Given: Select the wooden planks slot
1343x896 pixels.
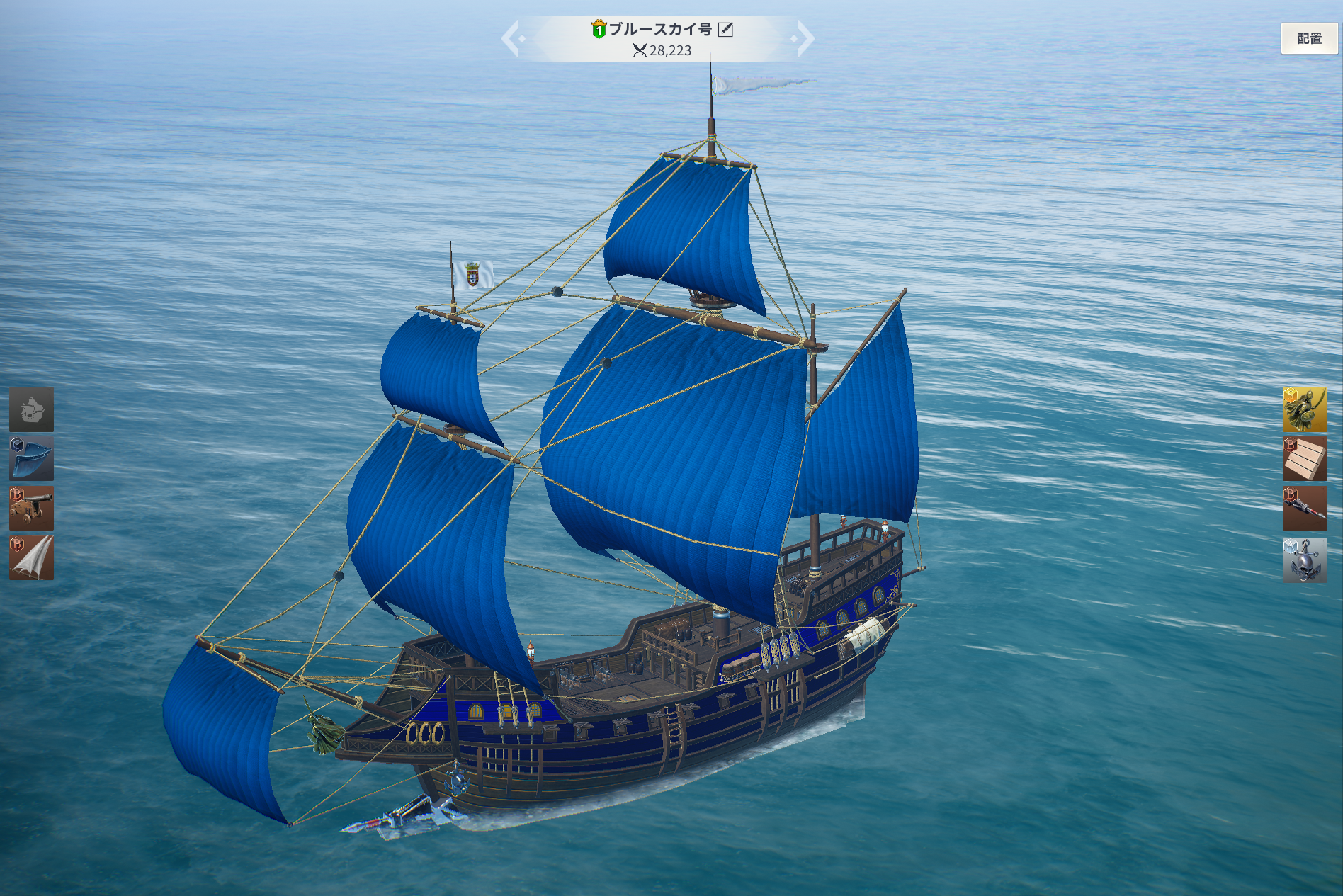Looking at the screenshot, I should pos(1304,459).
